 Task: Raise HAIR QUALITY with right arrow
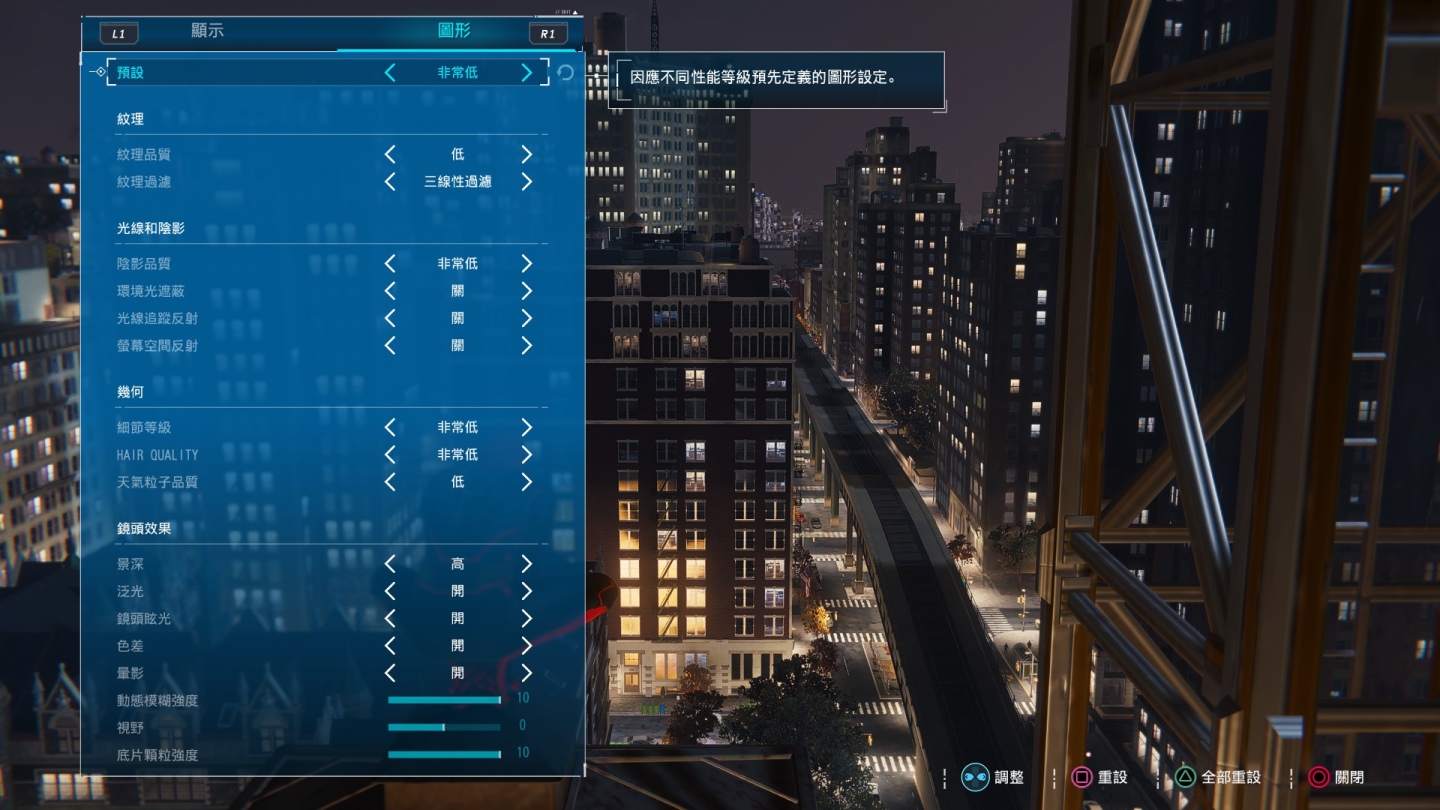527,454
